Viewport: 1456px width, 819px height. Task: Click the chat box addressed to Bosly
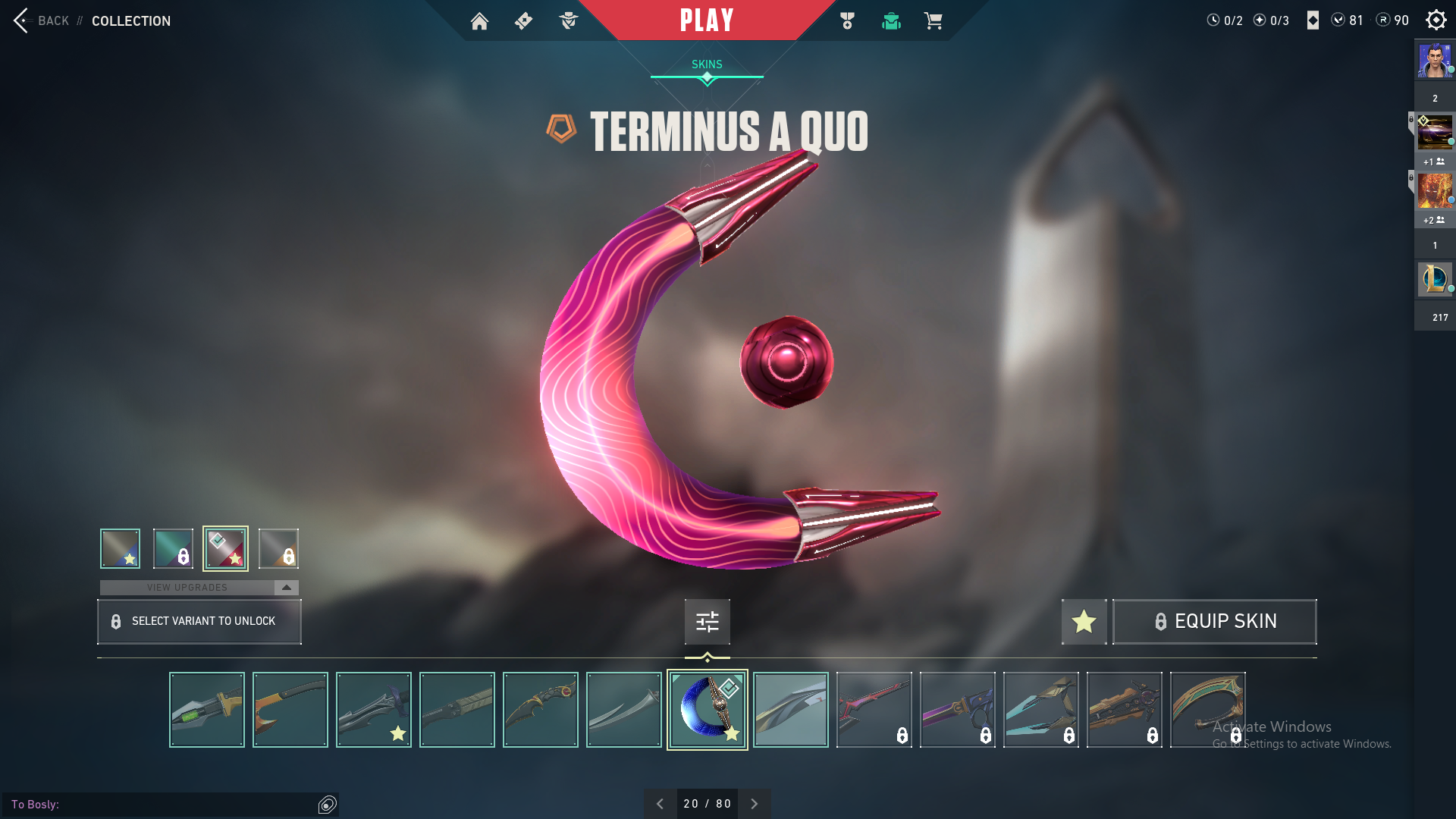[163, 804]
